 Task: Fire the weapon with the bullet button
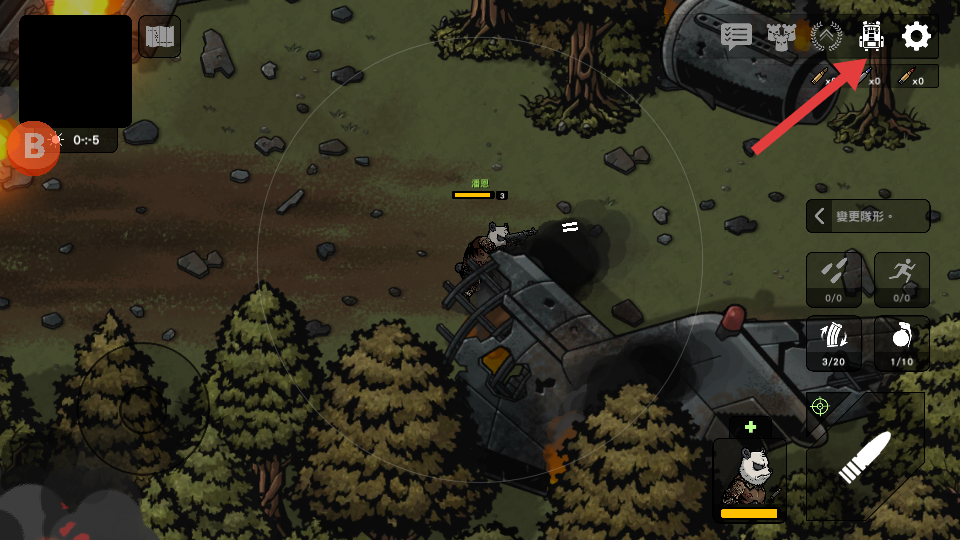(867, 456)
